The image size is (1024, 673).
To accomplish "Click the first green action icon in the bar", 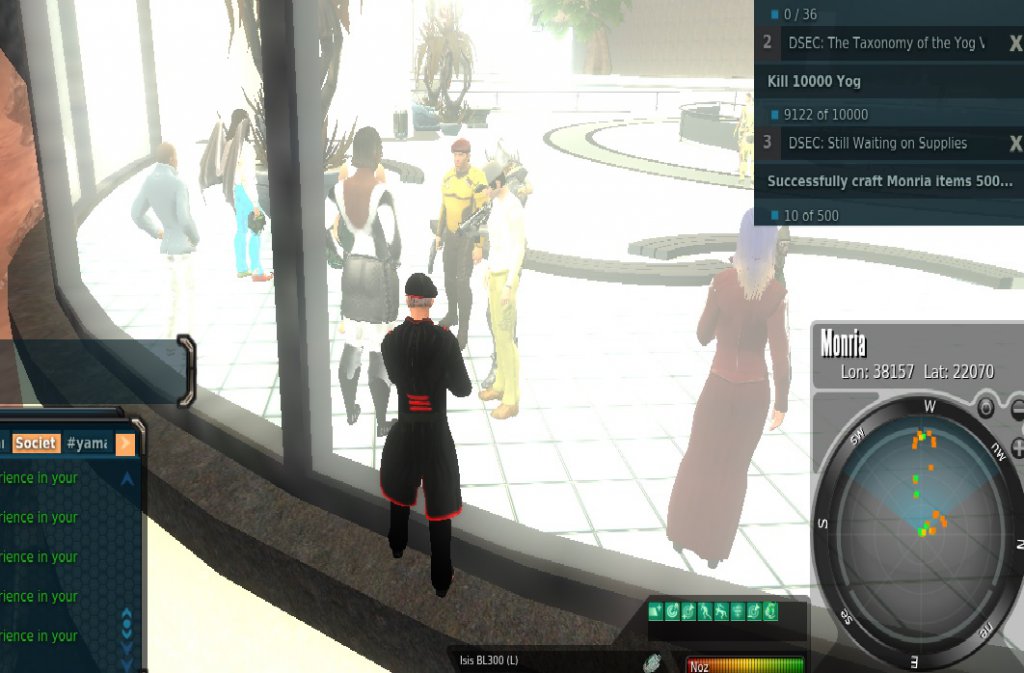I will (x=656, y=611).
